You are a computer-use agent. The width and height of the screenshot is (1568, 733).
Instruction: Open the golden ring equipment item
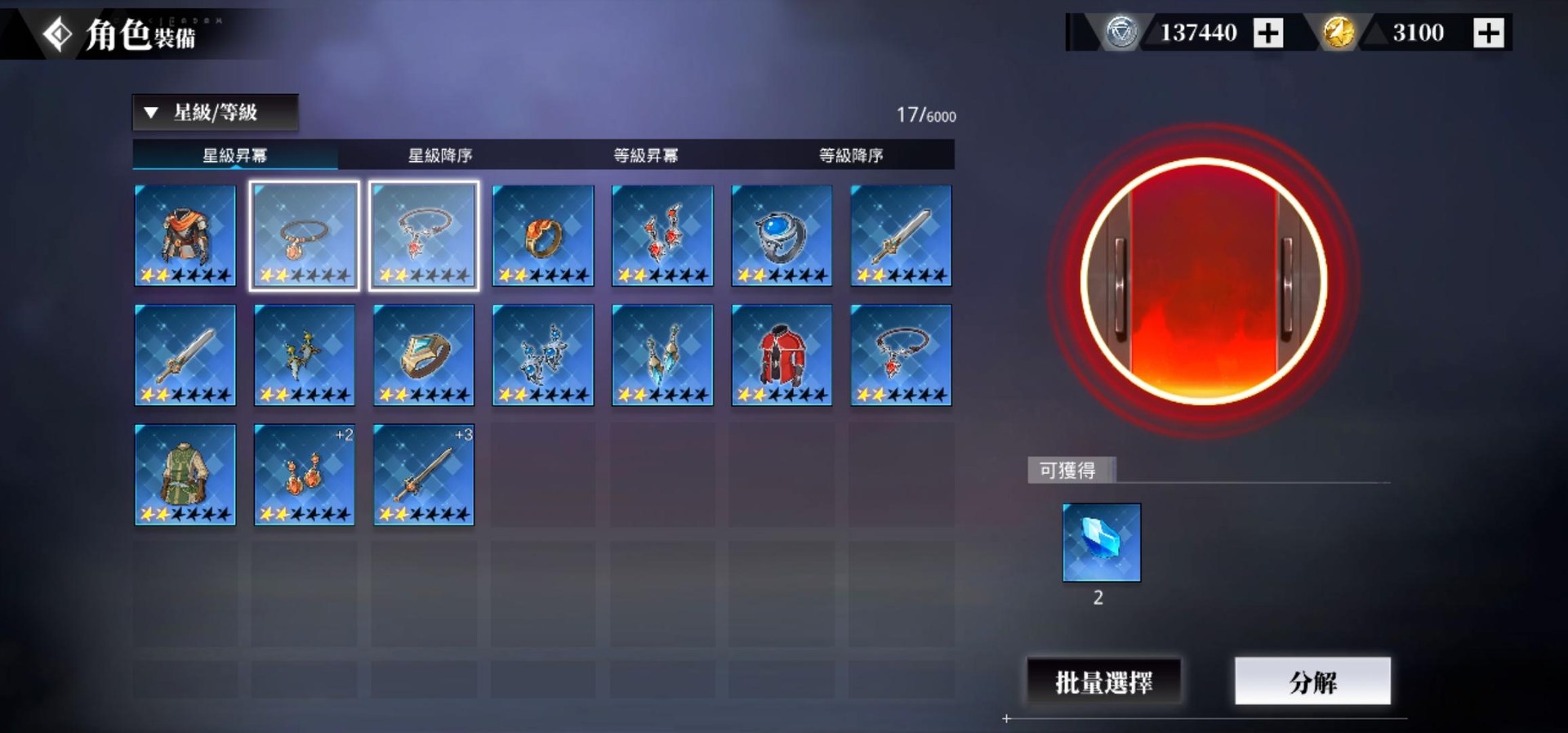click(x=543, y=235)
